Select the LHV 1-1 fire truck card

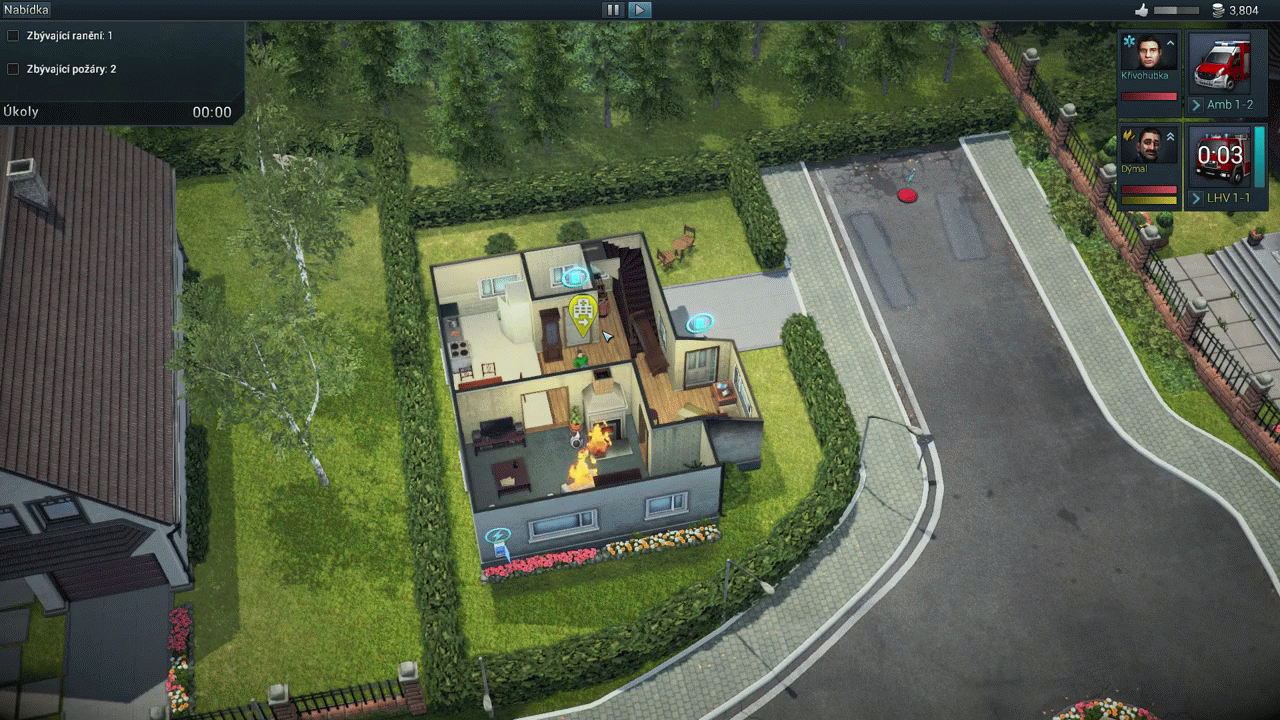tap(1221, 156)
